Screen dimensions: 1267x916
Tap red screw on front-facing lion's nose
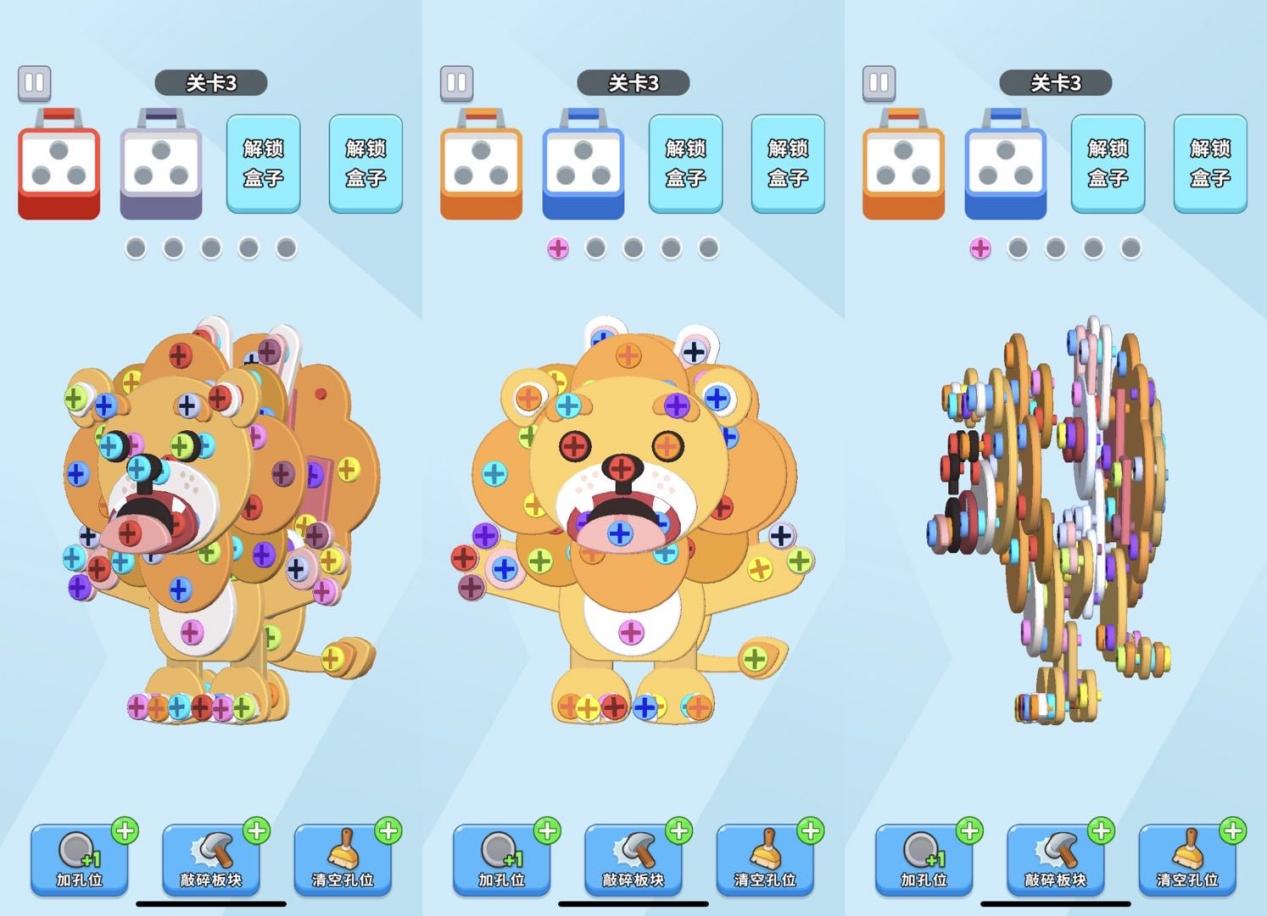coord(622,467)
